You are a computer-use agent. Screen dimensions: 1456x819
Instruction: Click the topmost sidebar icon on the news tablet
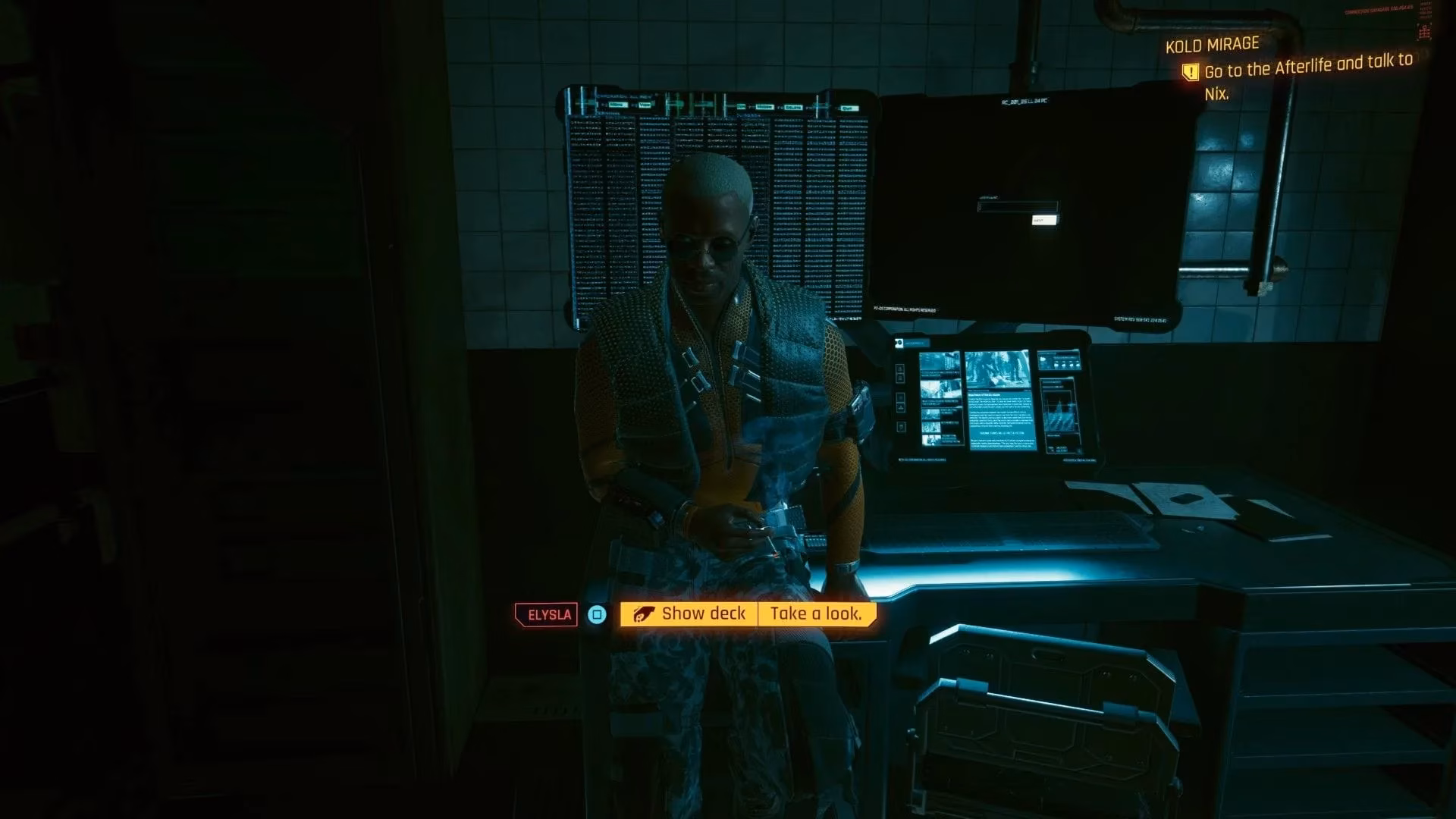[x=901, y=368]
